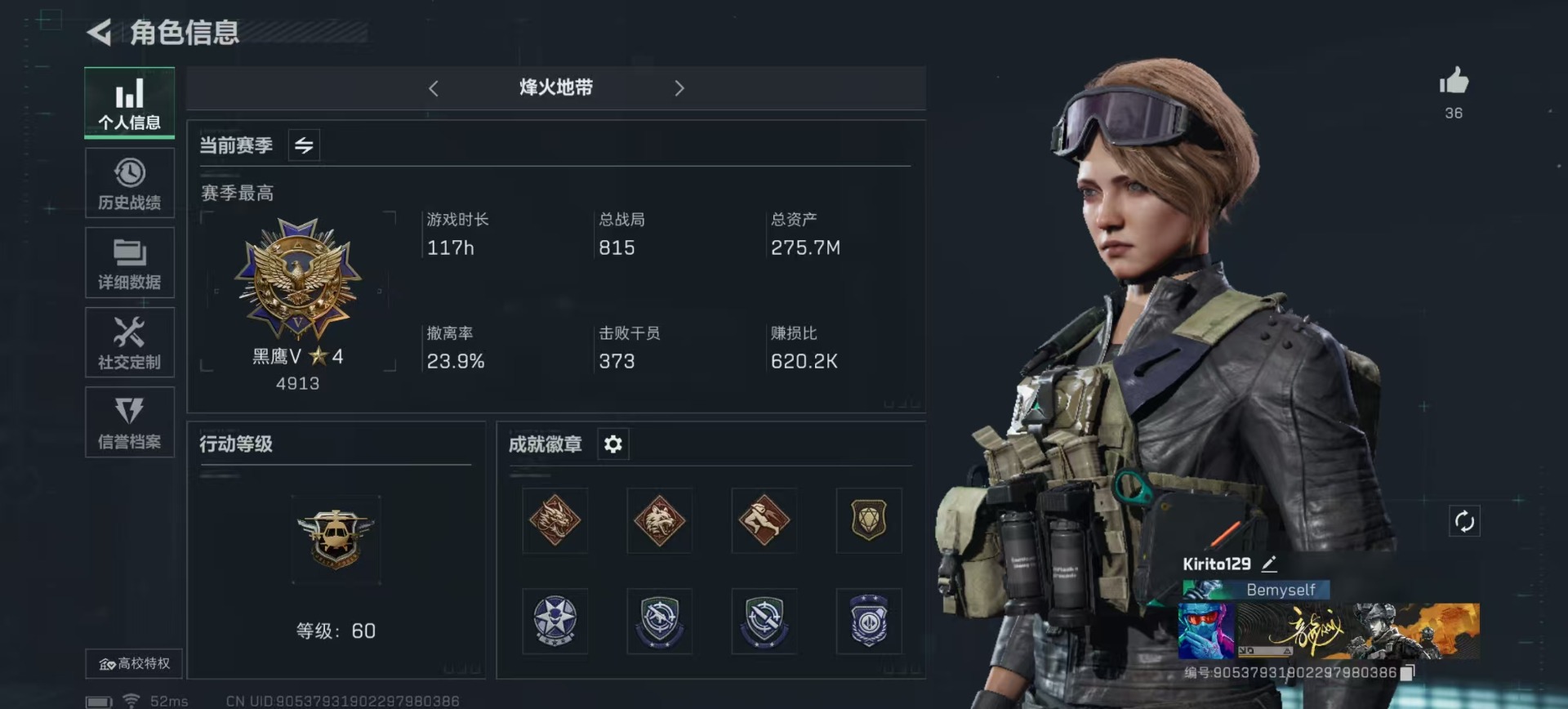Switch to next mode with right arrow
This screenshot has width=1568, height=709.
679,88
